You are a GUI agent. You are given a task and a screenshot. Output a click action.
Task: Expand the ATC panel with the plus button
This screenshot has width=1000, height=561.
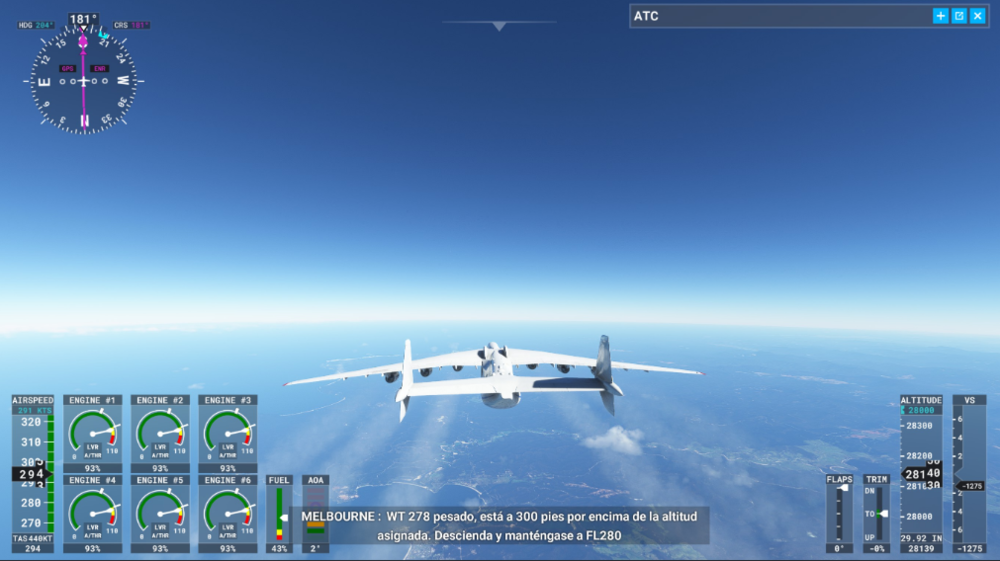click(940, 16)
